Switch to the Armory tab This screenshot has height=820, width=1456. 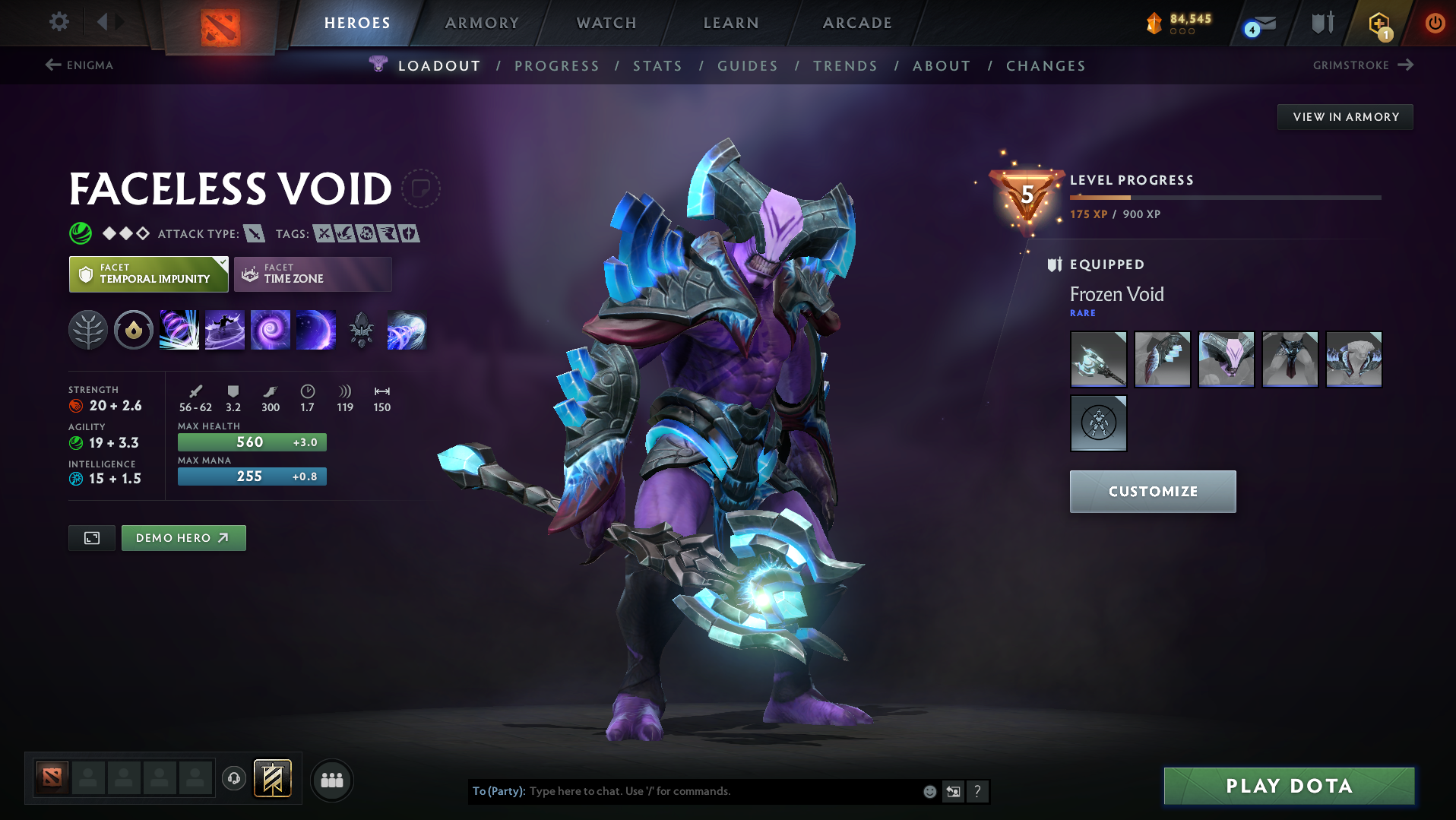[482, 23]
